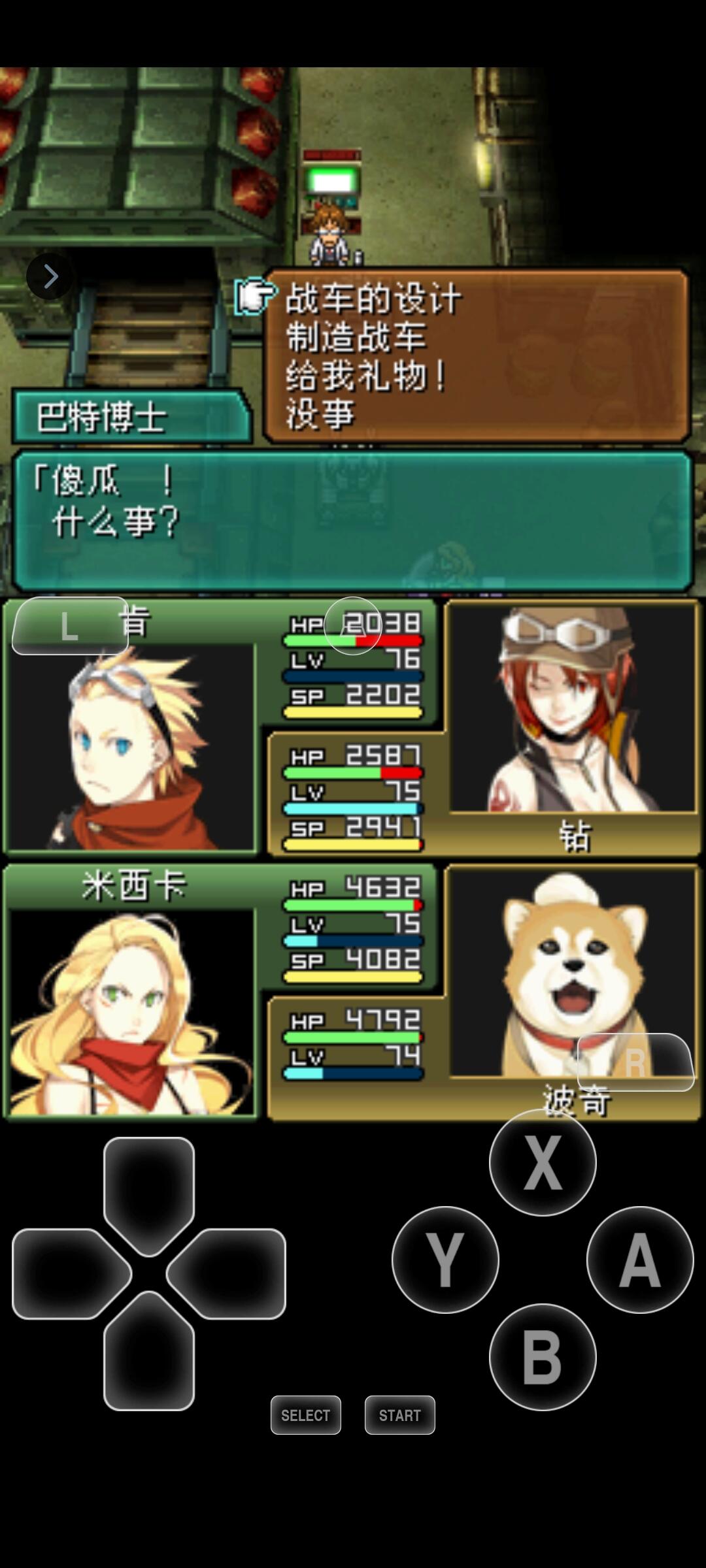Select 钻's red-haired portrait

[x=573, y=709]
